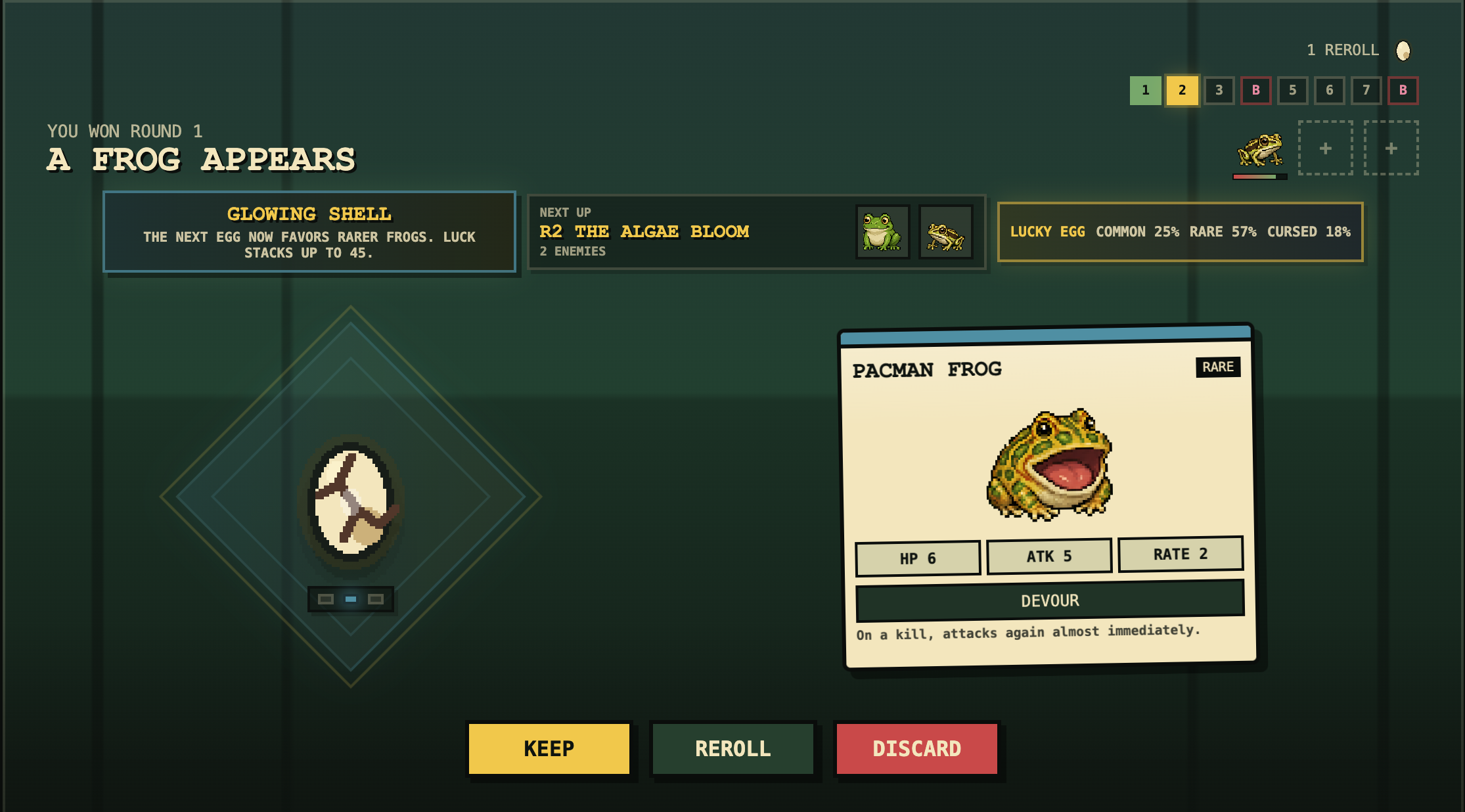
Task: Click the cracked egg
Action: tap(351, 499)
